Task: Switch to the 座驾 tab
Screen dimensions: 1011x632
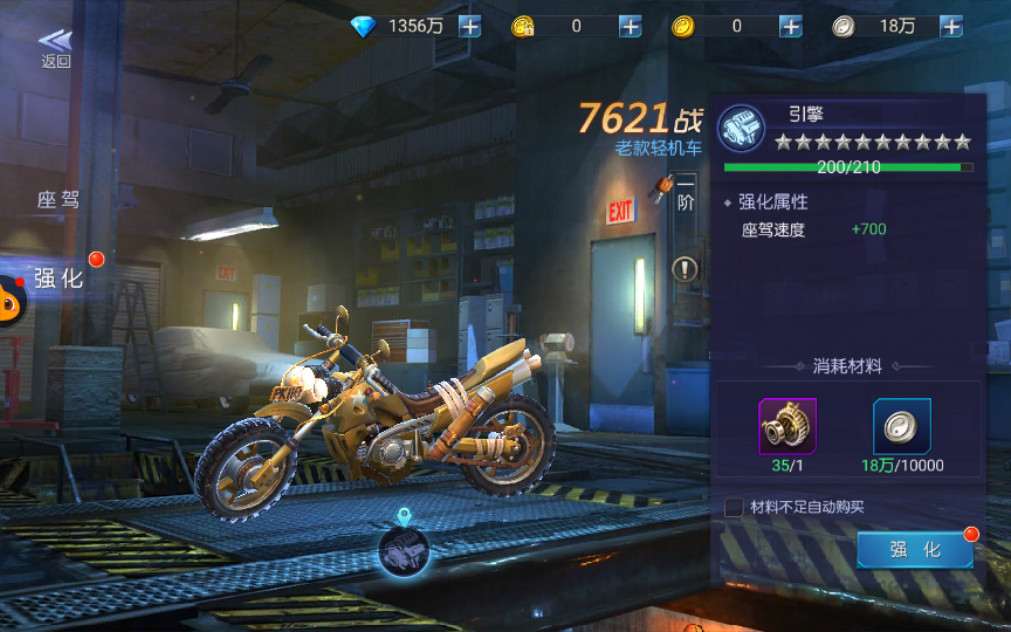Action: [x=58, y=199]
